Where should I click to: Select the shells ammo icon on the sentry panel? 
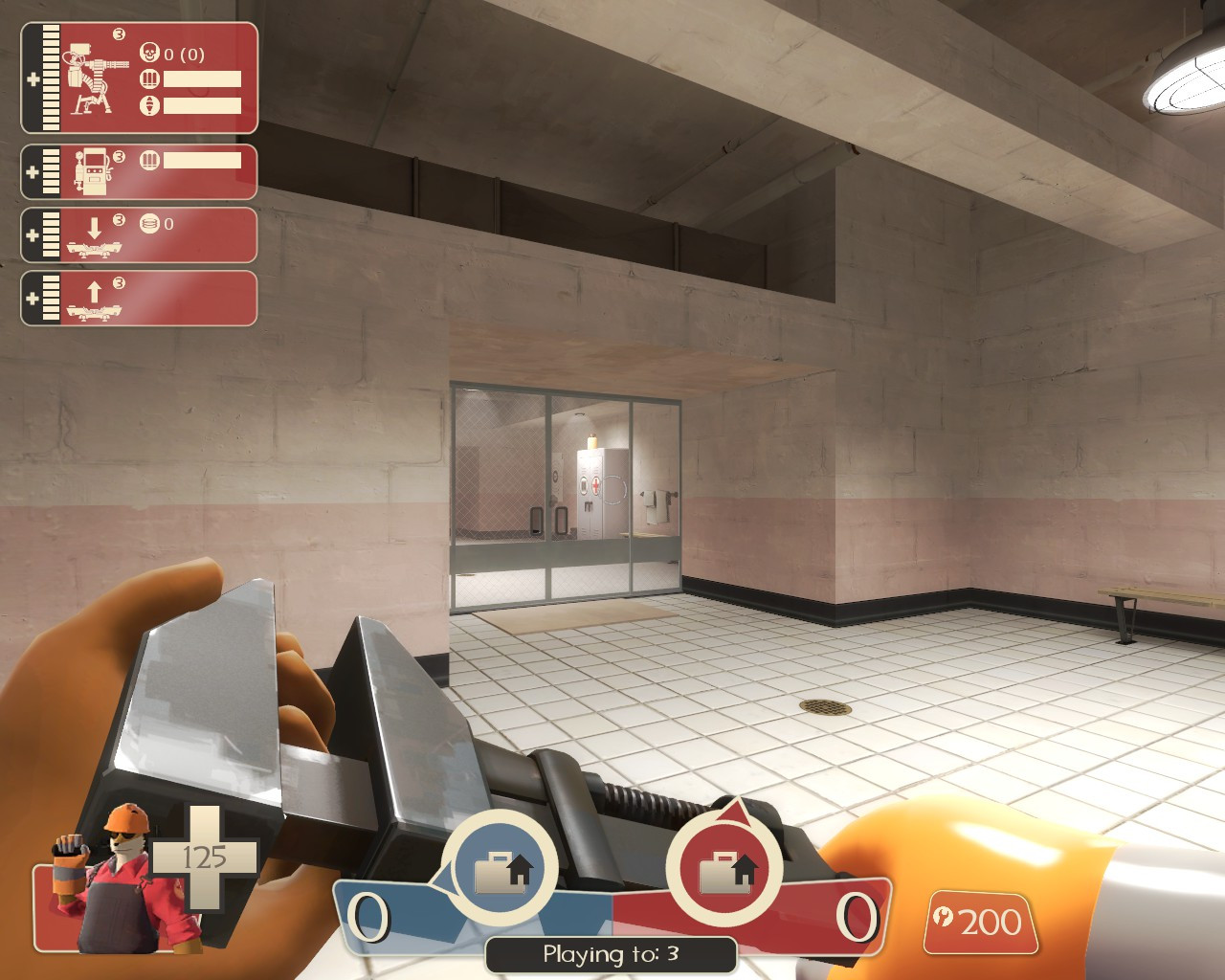148,78
